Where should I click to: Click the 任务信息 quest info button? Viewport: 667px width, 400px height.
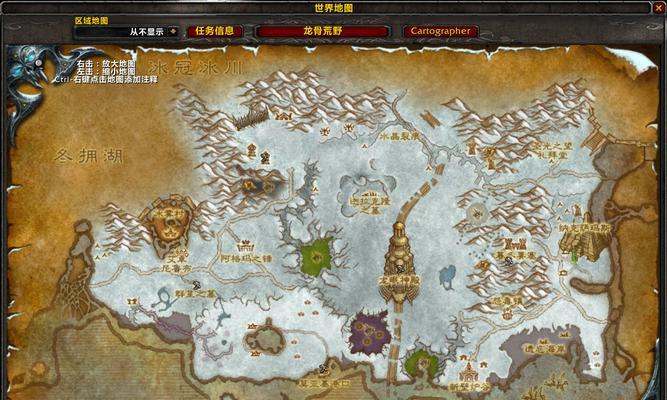pos(215,31)
